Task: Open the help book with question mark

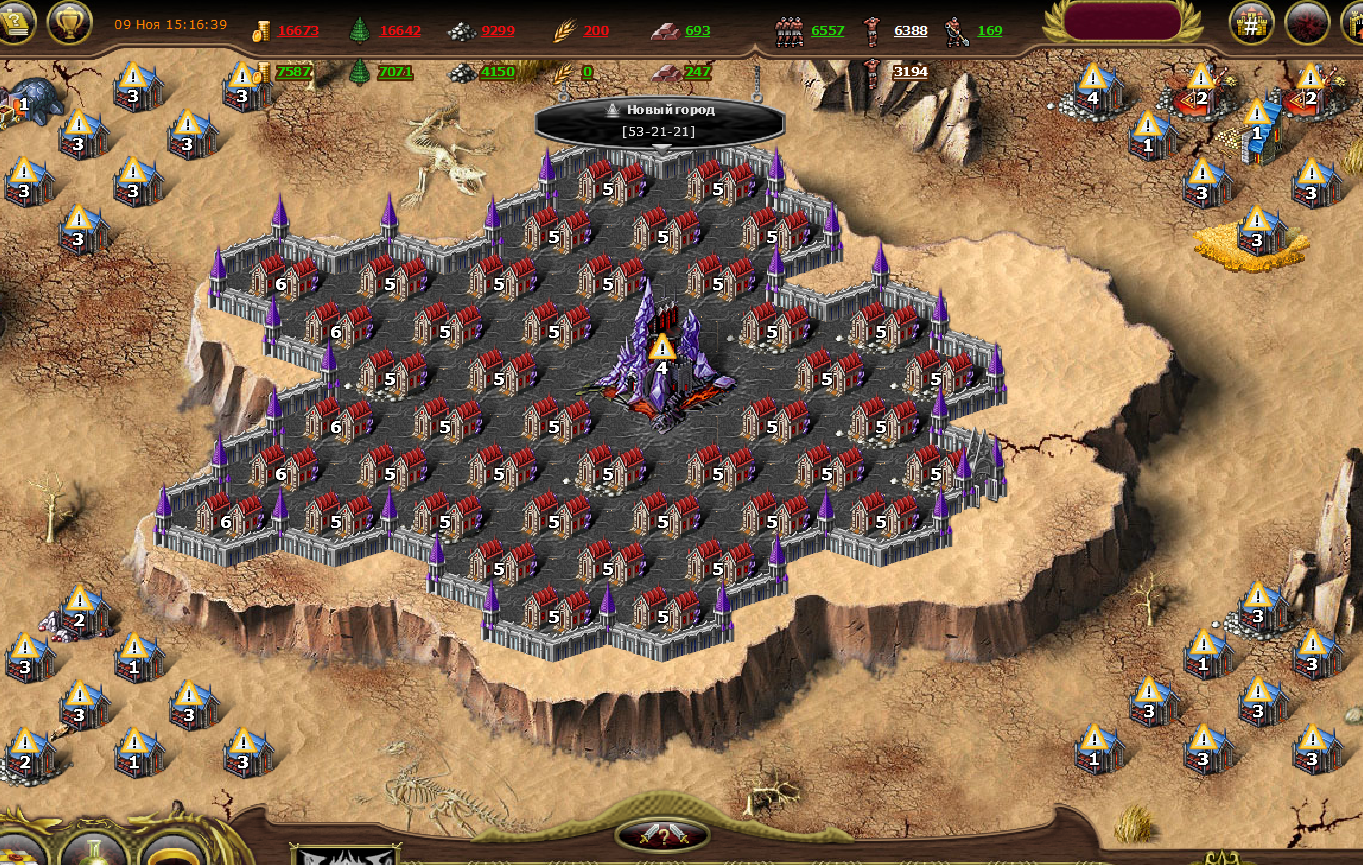Action: click(x=14, y=22)
